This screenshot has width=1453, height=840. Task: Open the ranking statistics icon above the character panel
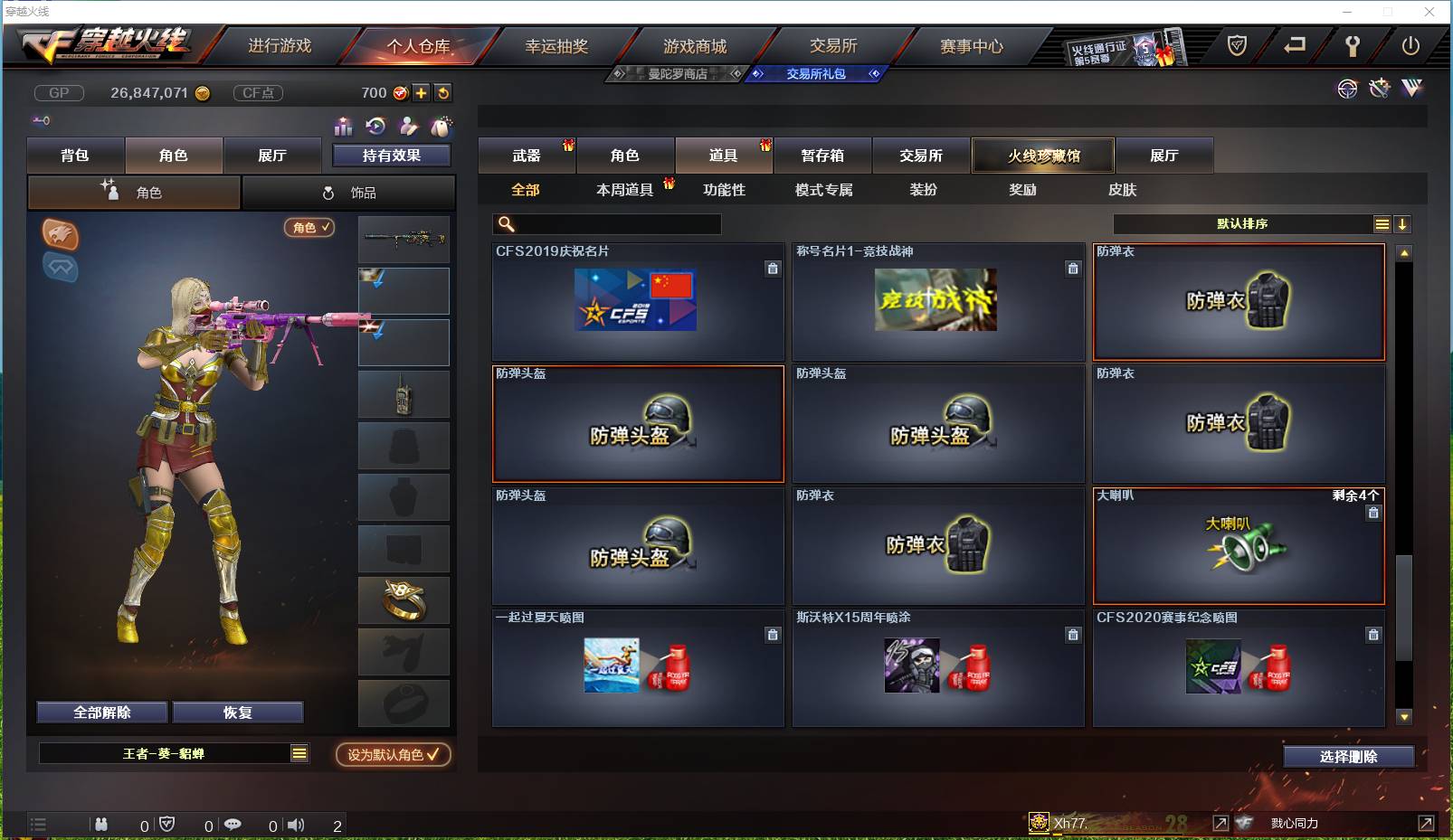pos(344,127)
